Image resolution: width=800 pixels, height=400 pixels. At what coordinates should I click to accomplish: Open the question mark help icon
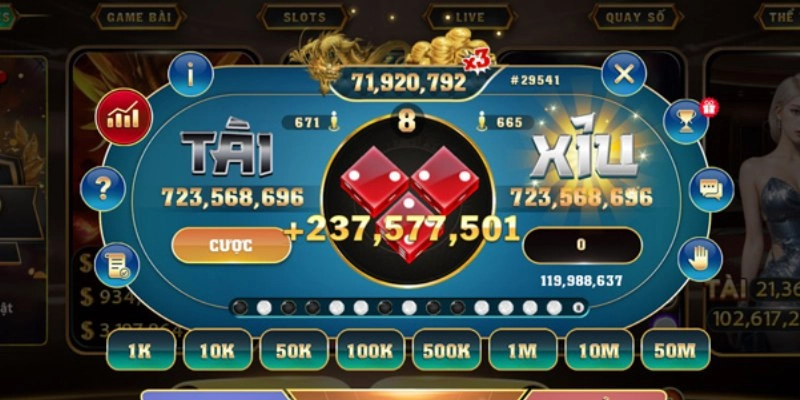pyautogui.click(x=103, y=185)
